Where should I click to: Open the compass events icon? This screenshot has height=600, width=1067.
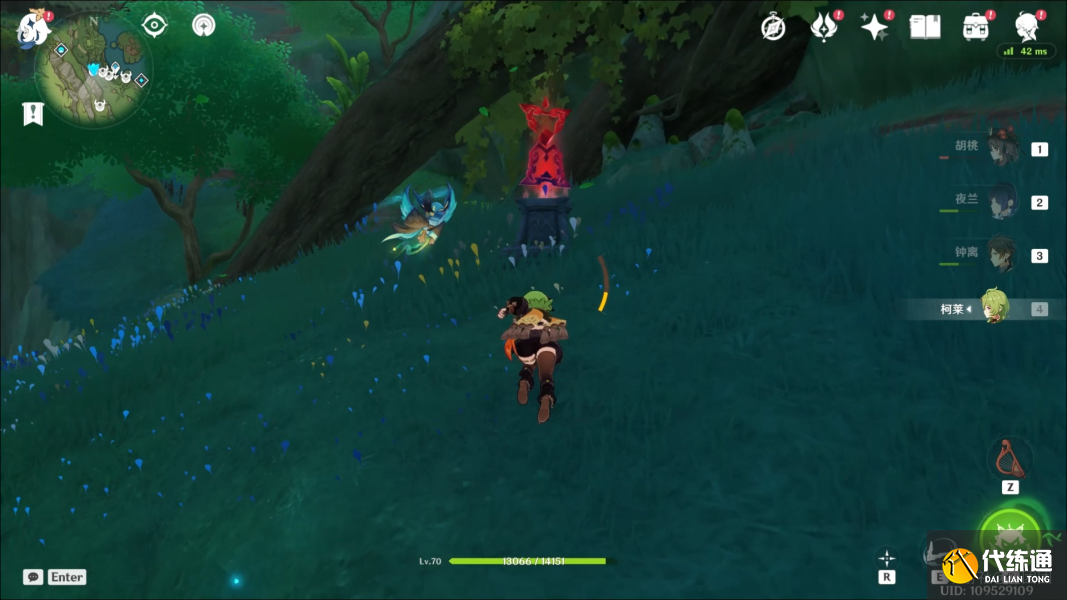click(x=773, y=27)
